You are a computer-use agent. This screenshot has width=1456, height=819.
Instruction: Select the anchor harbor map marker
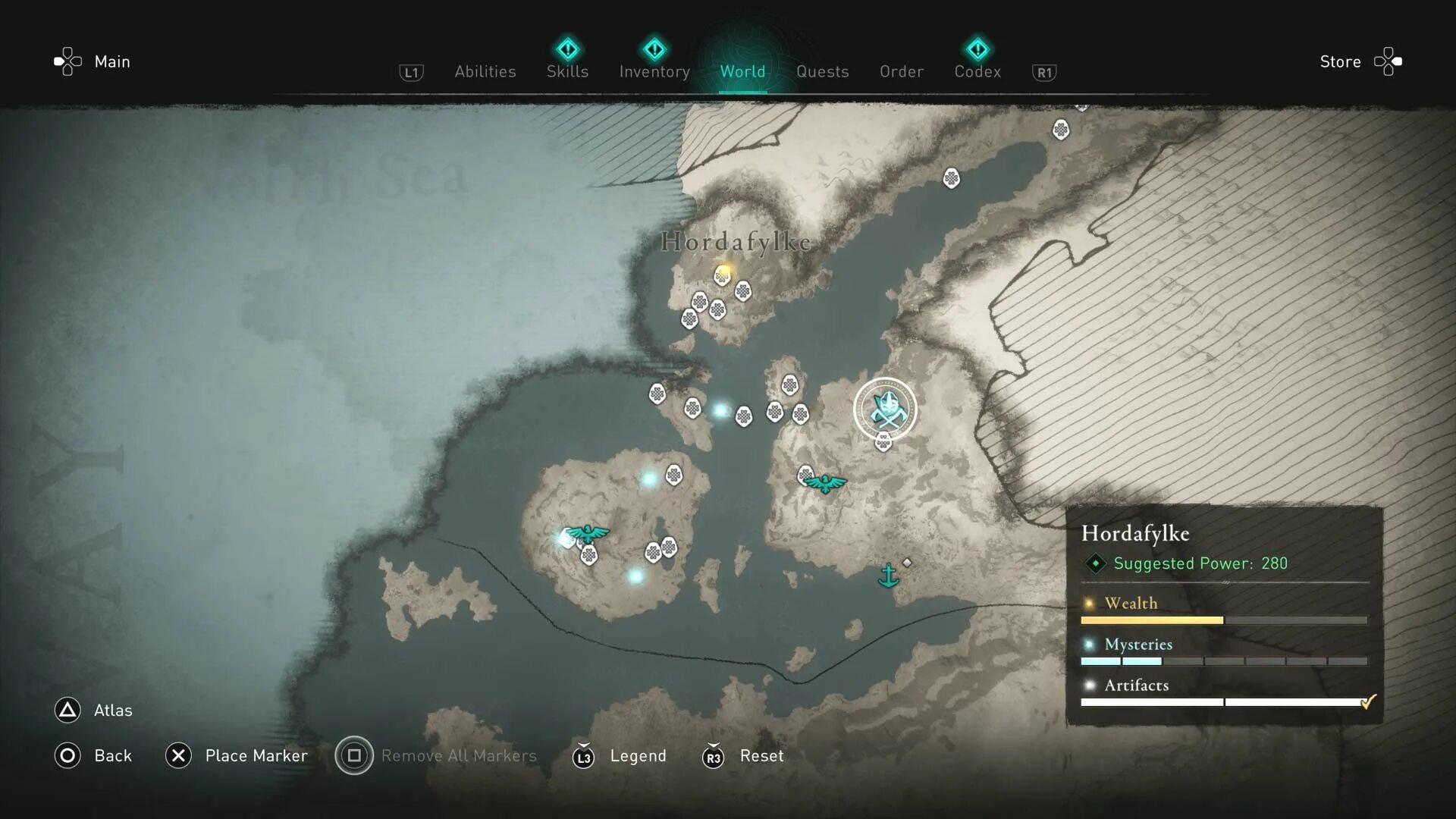(x=888, y=576)
